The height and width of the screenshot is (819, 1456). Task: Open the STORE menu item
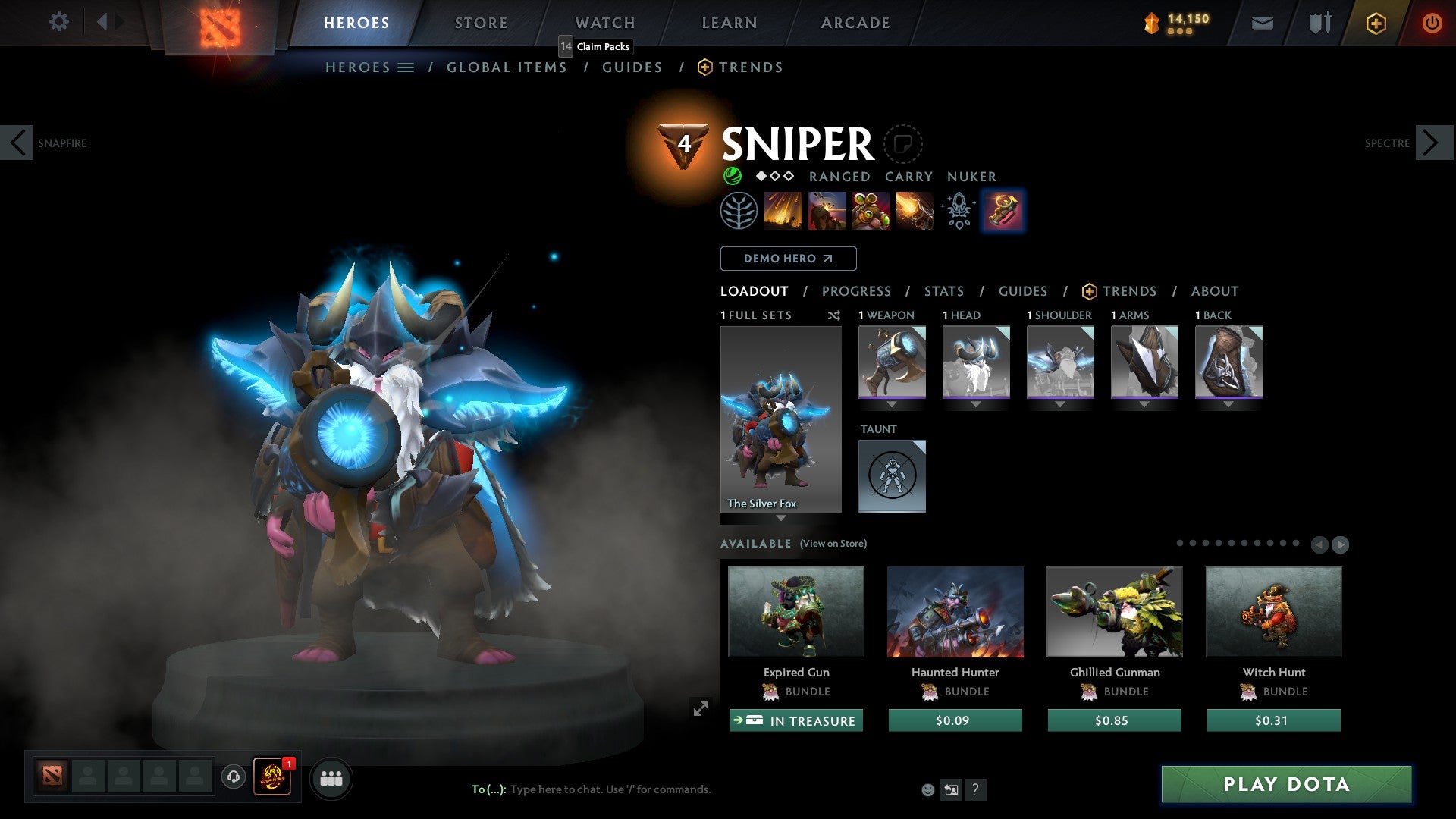point(481,23)
